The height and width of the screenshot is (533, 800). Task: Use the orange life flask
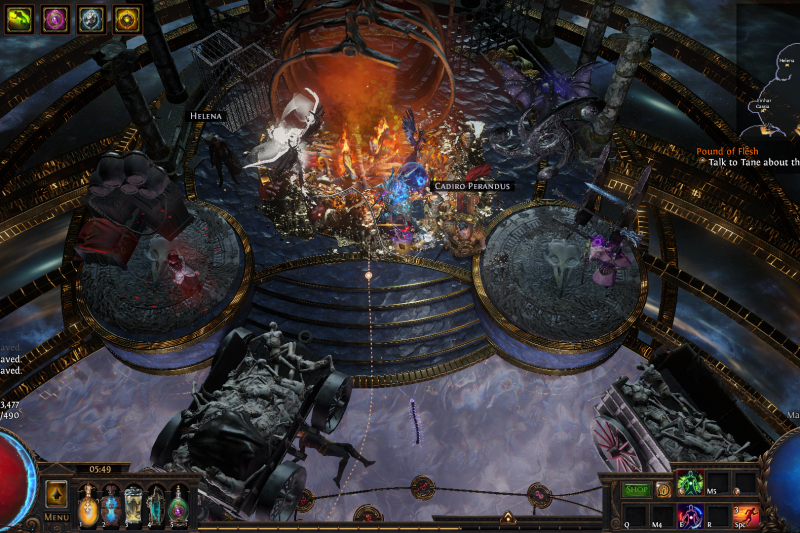pos(88,503)
